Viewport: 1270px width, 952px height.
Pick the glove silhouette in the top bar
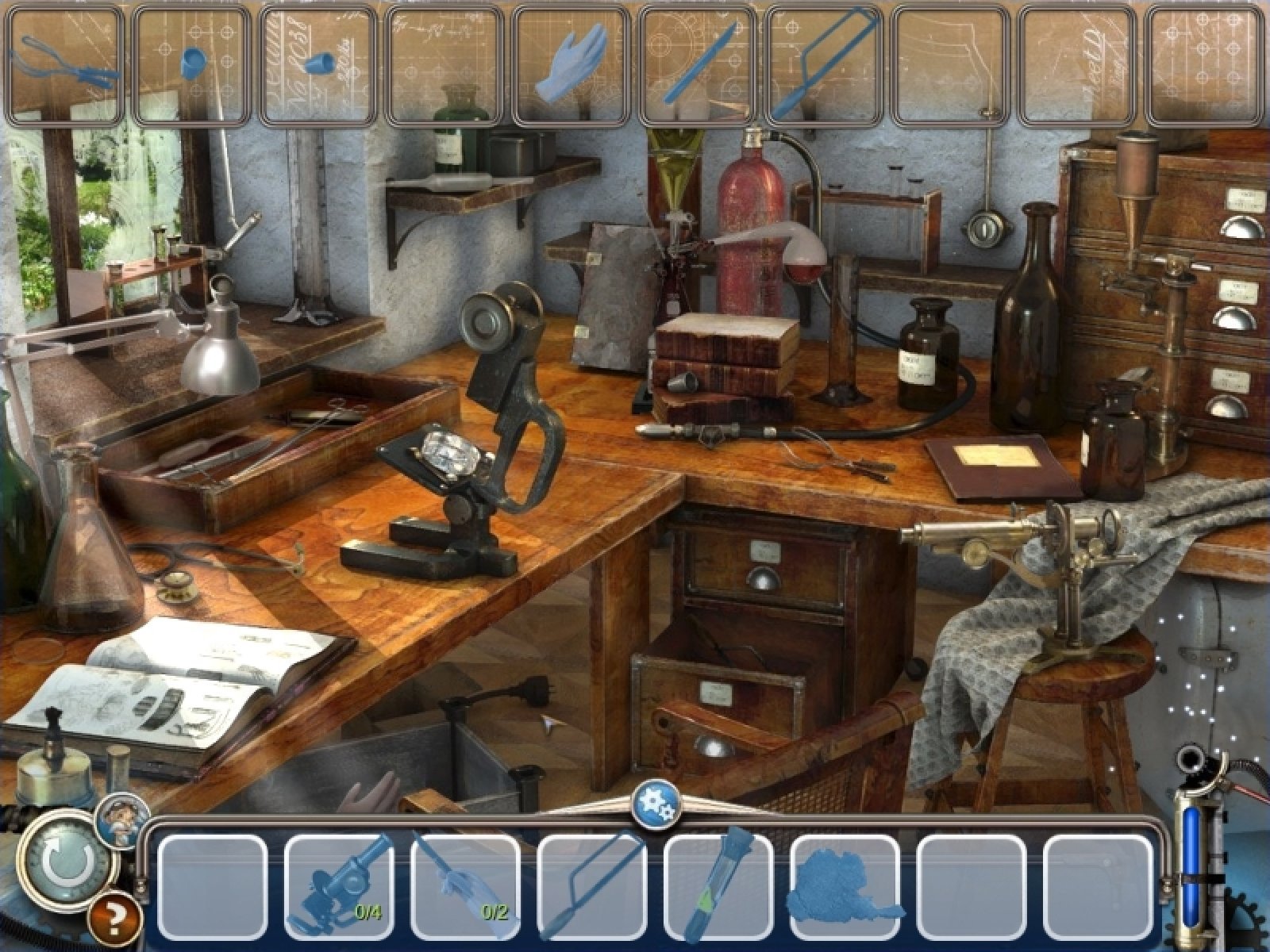click(x=571, y=66)
